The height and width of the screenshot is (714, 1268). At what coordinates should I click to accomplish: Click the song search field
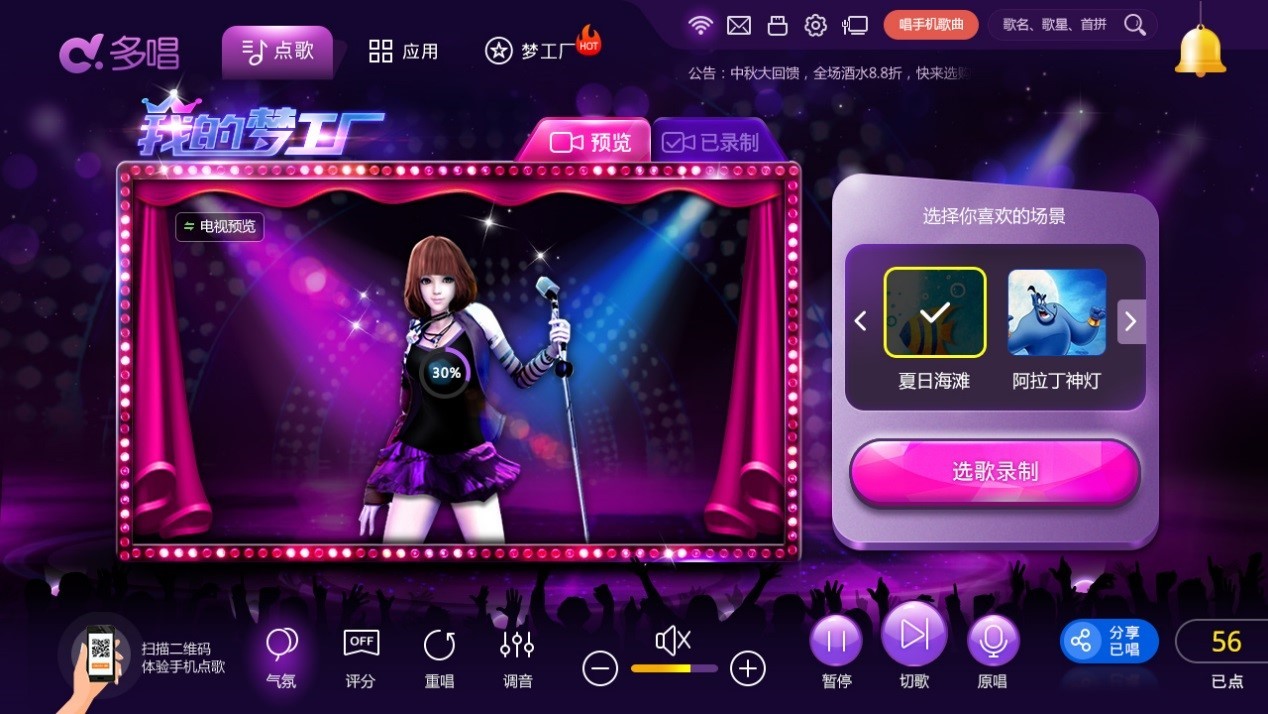coord(1060,25)
